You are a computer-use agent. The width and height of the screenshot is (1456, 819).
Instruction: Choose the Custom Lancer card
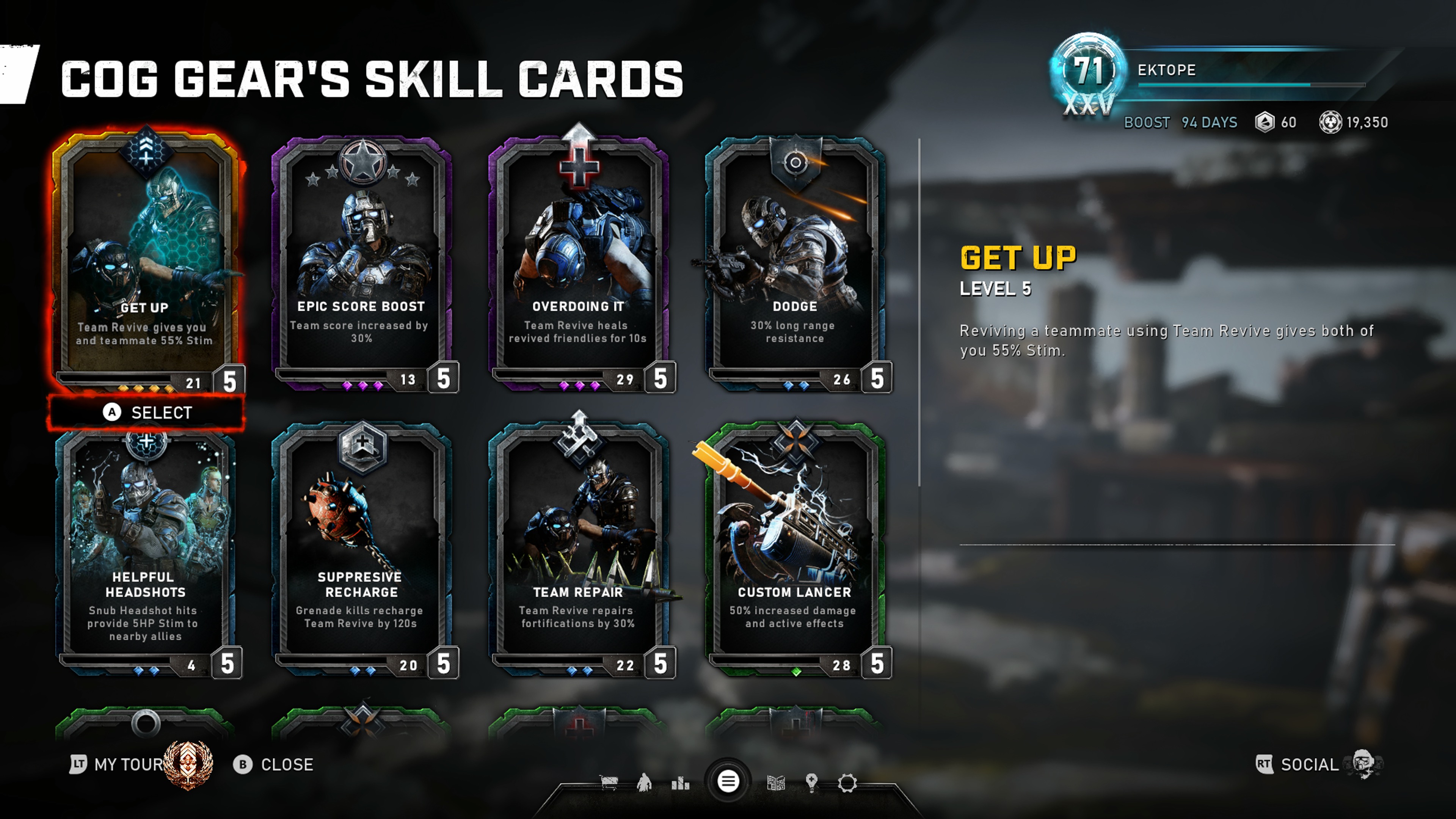(795, 548)
